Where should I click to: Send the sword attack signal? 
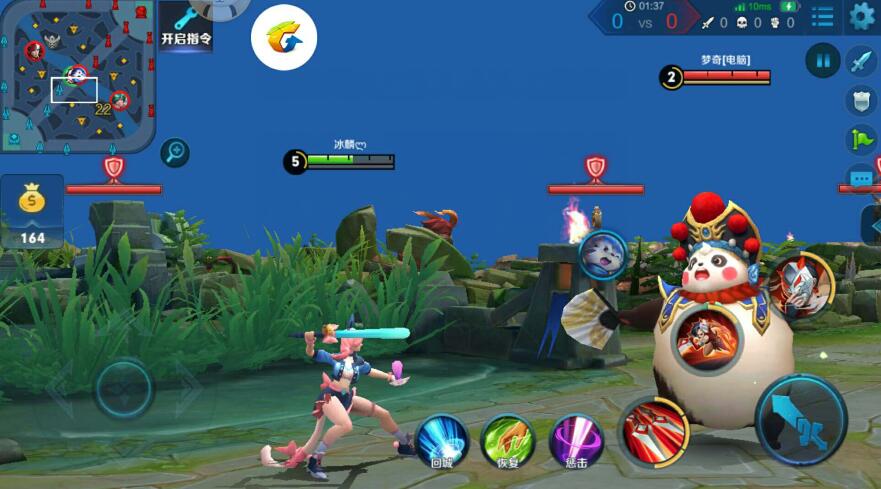click(x=861, y=61)
